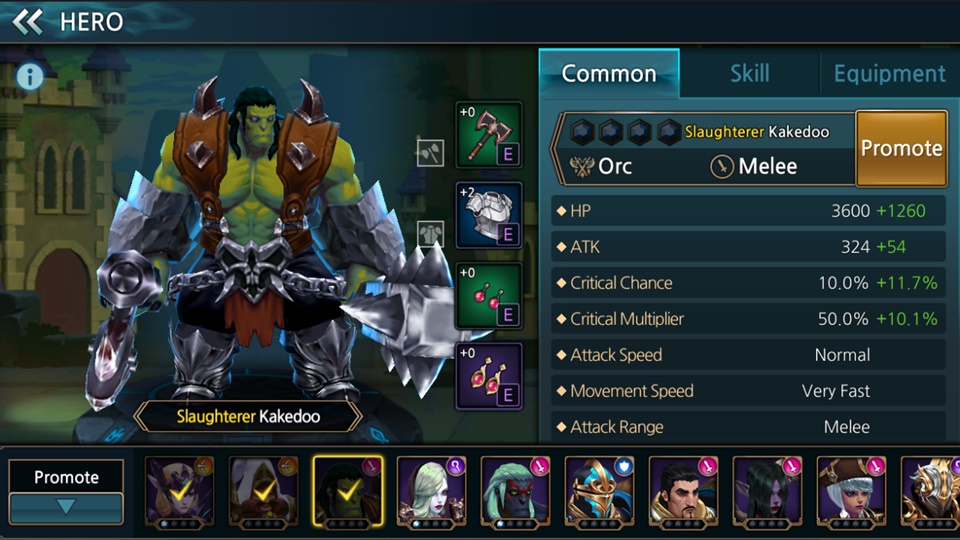Switch to the Skill tab
The image size is (960, 540).
(749, 73)
